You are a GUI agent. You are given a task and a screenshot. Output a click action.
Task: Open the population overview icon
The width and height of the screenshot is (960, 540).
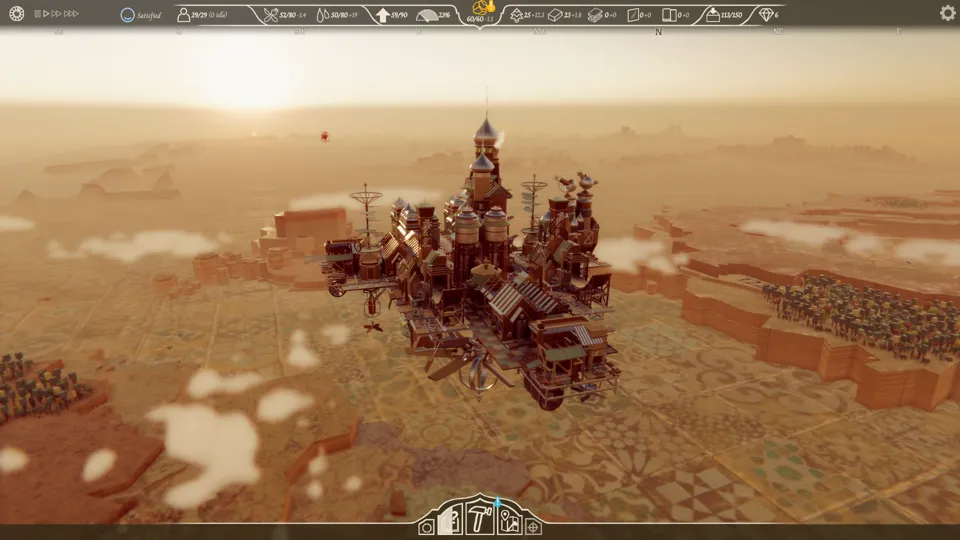184,15
